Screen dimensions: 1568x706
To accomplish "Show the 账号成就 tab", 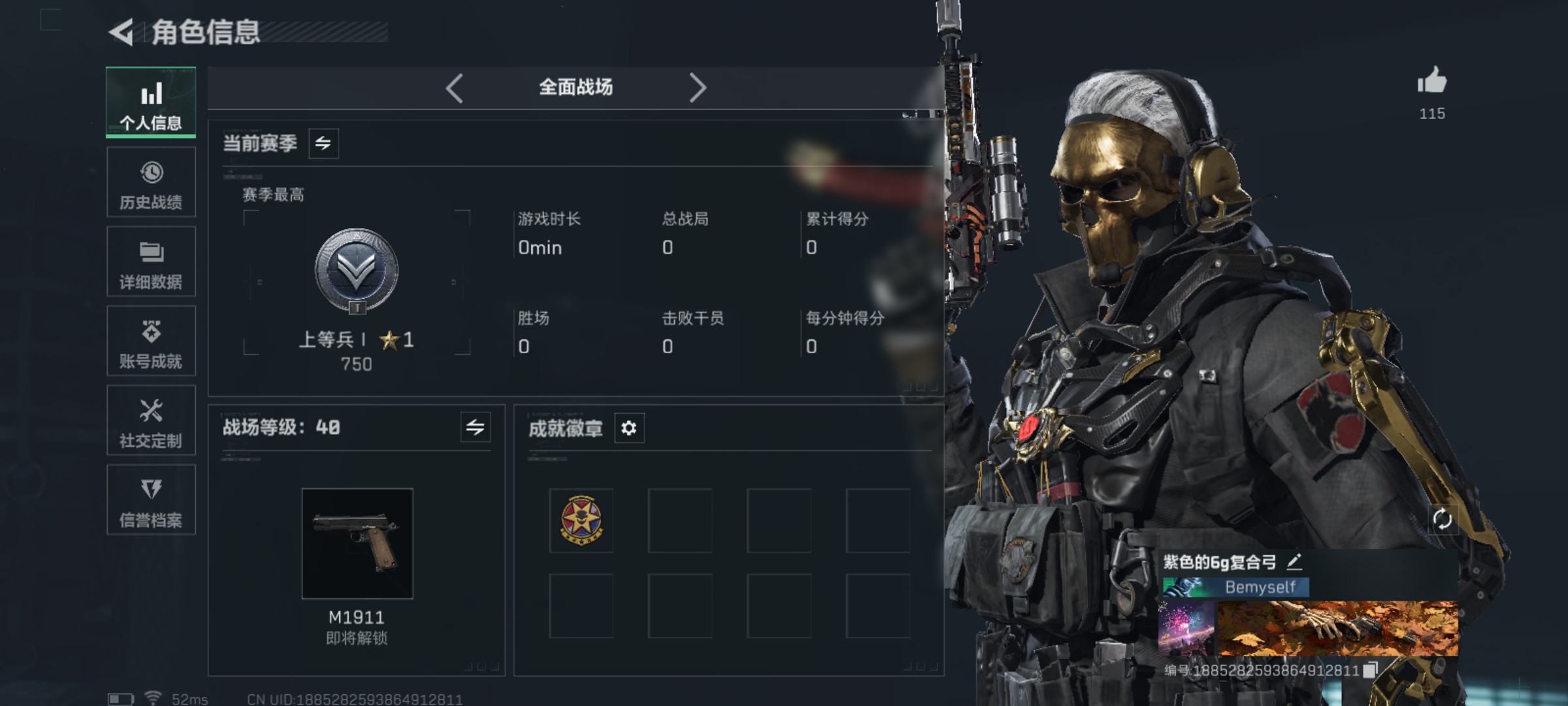I will tap(151, 341).
